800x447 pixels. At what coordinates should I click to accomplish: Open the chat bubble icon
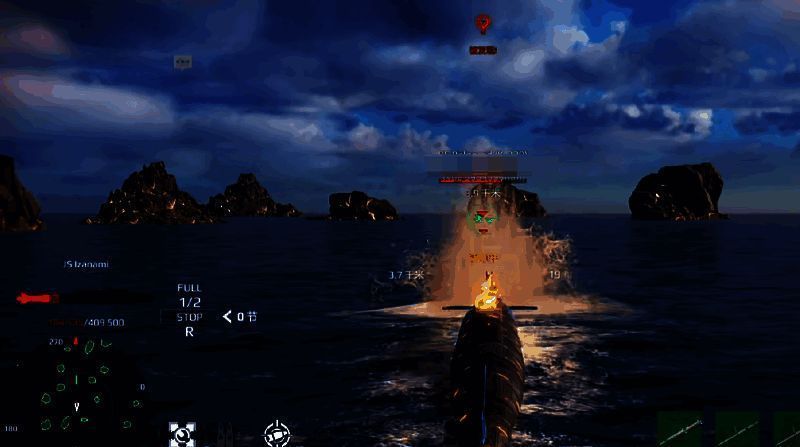coord(182,62)
